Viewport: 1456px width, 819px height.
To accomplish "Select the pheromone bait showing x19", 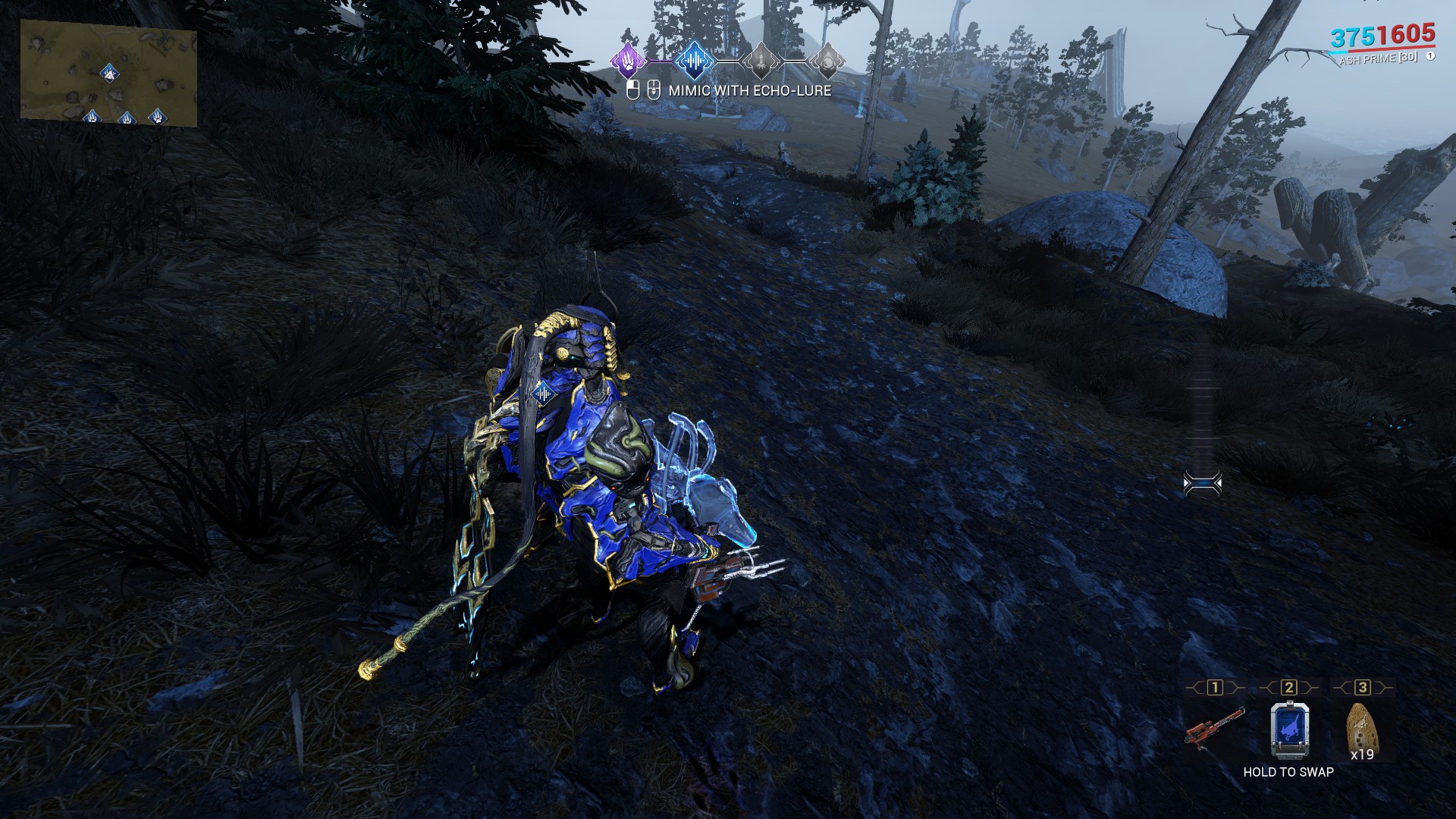I will [x=1360, y=729].
